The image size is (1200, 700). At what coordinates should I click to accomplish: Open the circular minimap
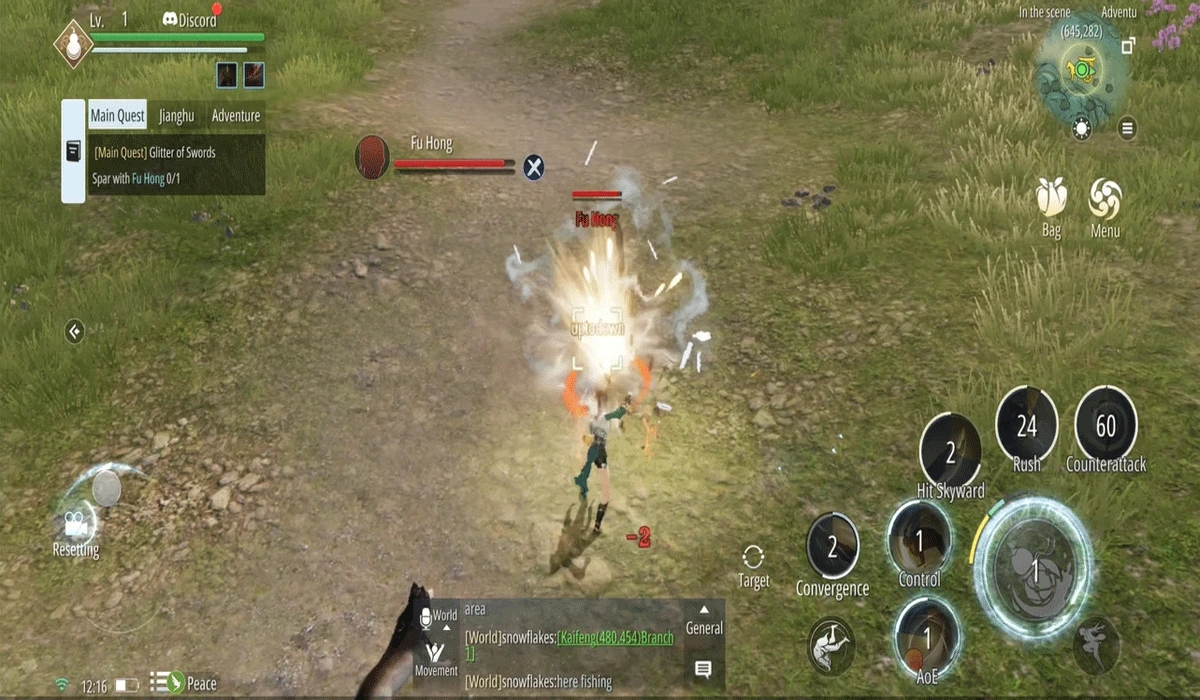tap(1082, 70)
